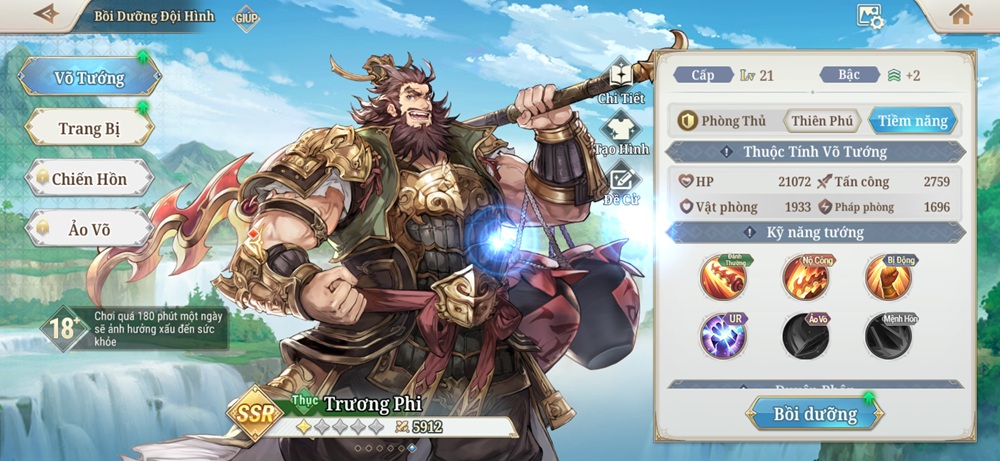
Task: Select the Tiềm năng tab
Action: (912, 121)
